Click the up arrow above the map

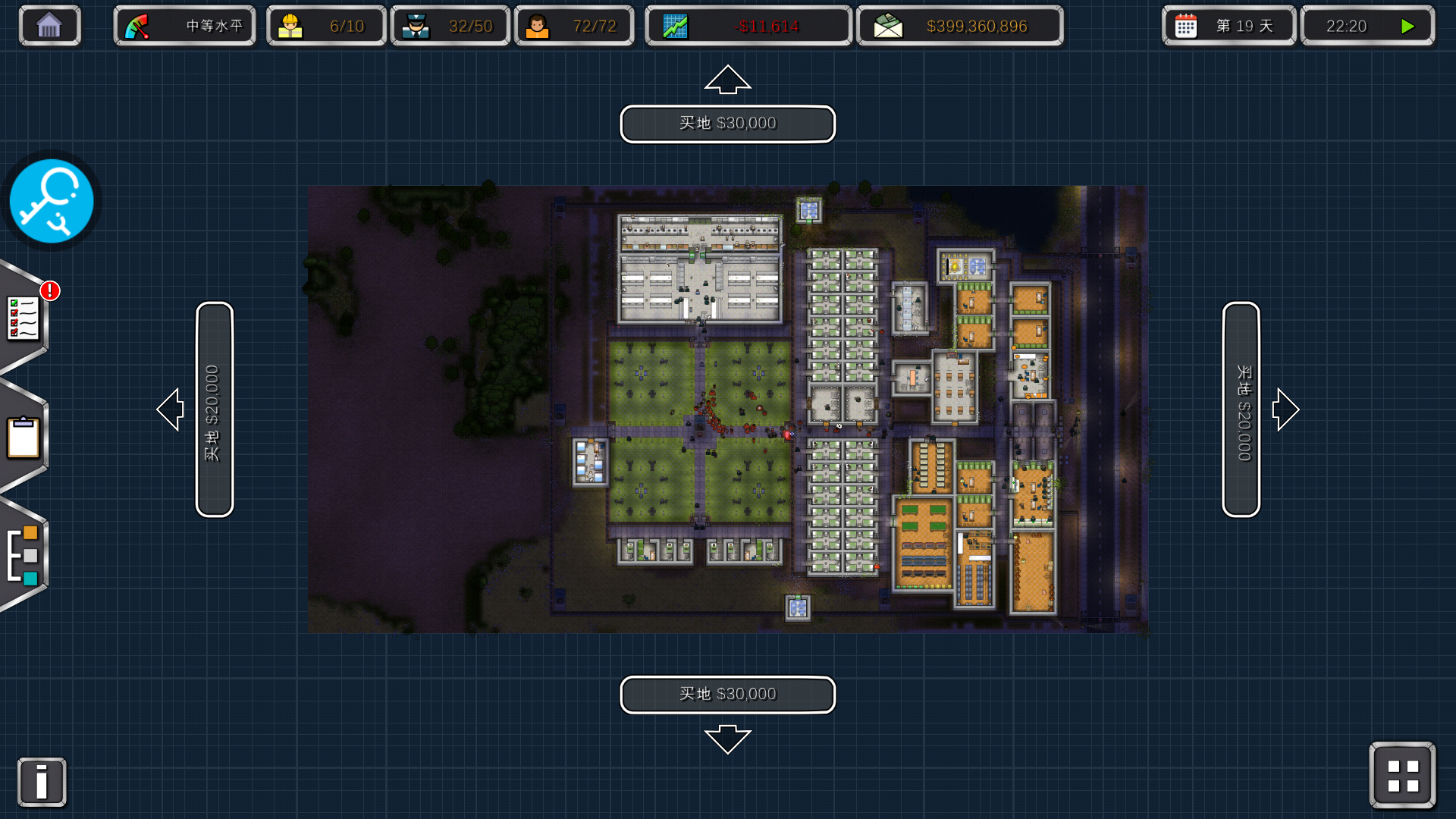coord(727,80)
